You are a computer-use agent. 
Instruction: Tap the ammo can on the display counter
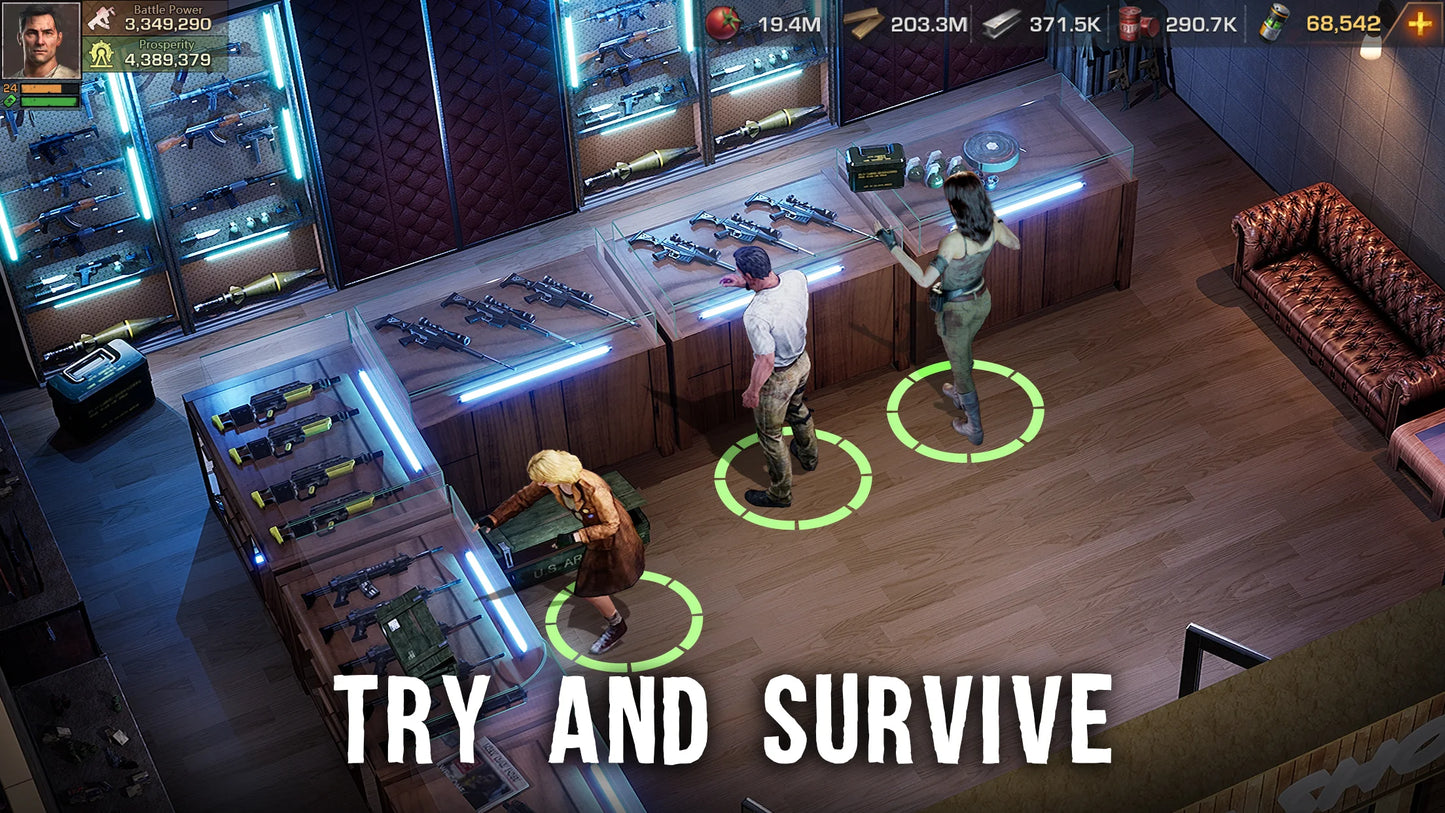(x=875, y=165)
